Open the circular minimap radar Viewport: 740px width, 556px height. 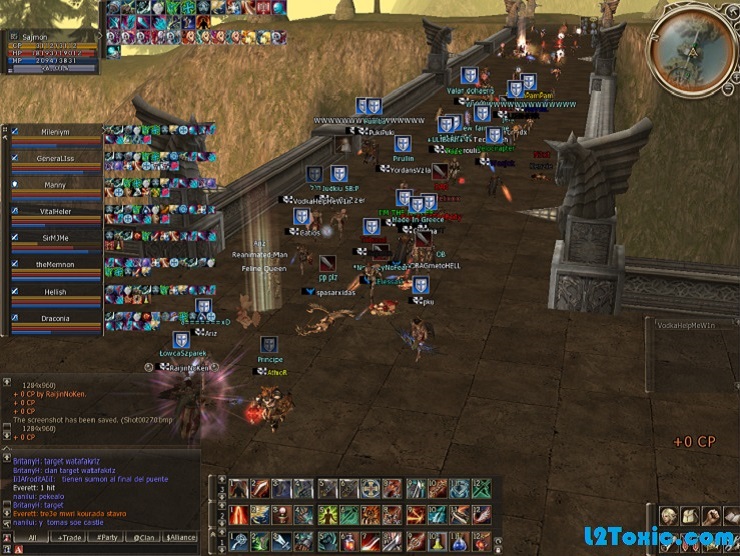click(x=690, y=50)
